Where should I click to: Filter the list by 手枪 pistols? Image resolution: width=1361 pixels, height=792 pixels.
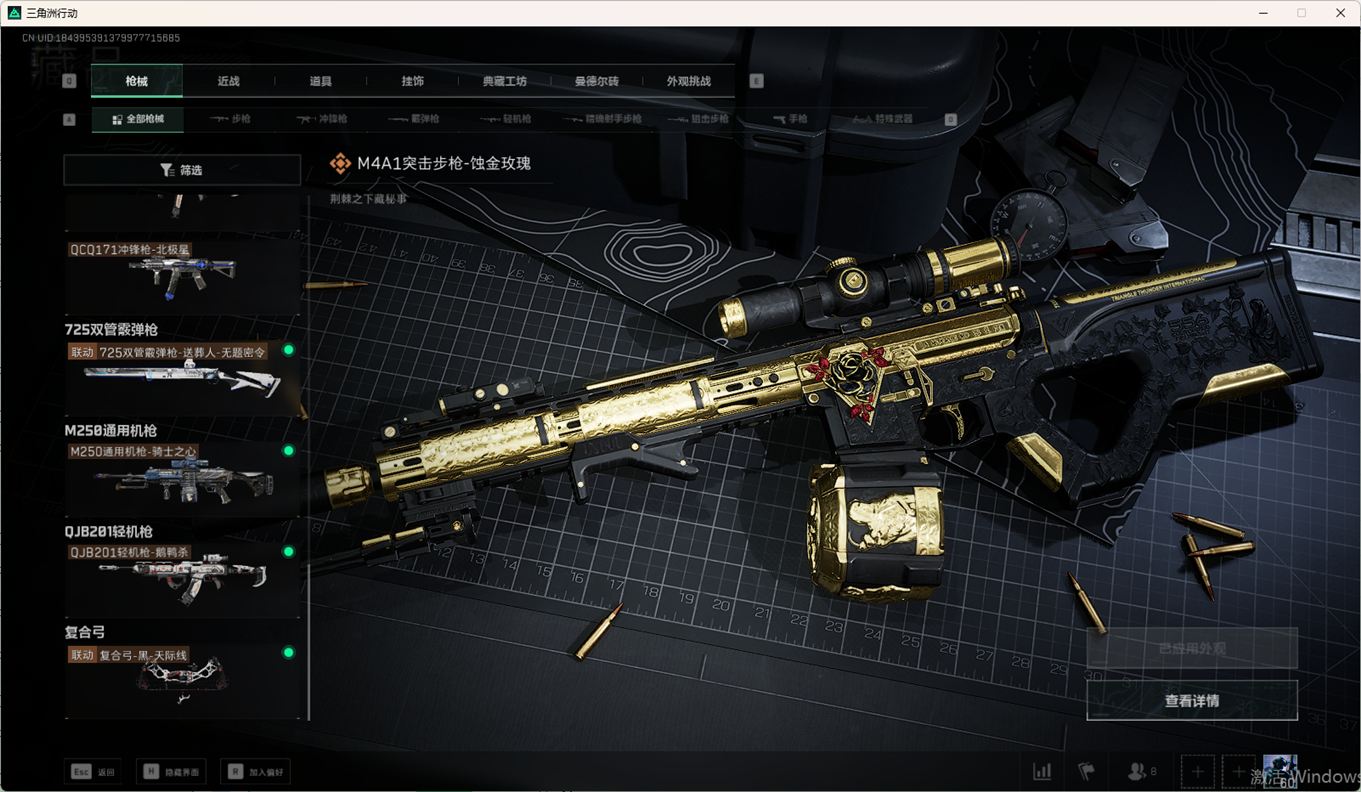tap(790, 119)
